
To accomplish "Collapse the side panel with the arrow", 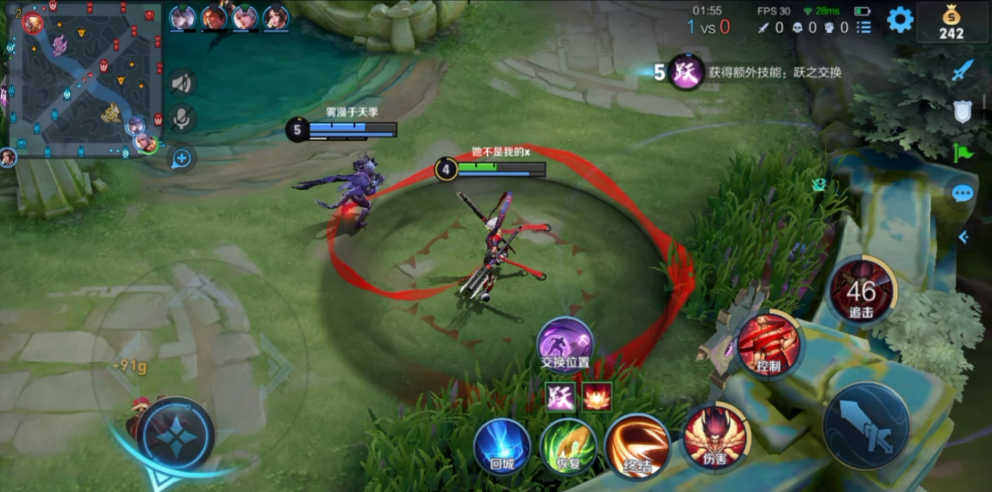I will pyautogui.click(x=963, y=237).
